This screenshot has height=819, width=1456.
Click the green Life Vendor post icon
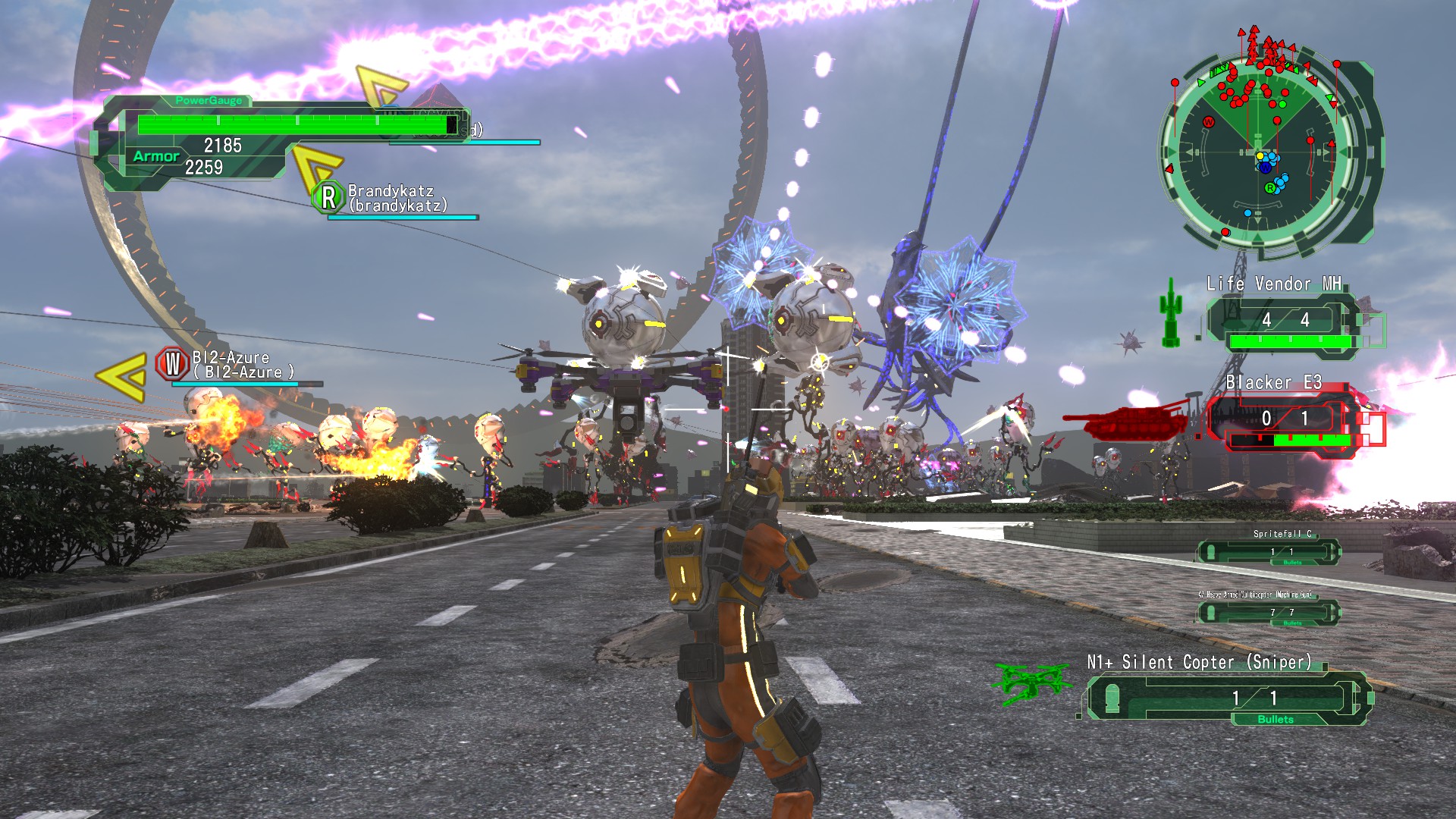coord(1171,312)
